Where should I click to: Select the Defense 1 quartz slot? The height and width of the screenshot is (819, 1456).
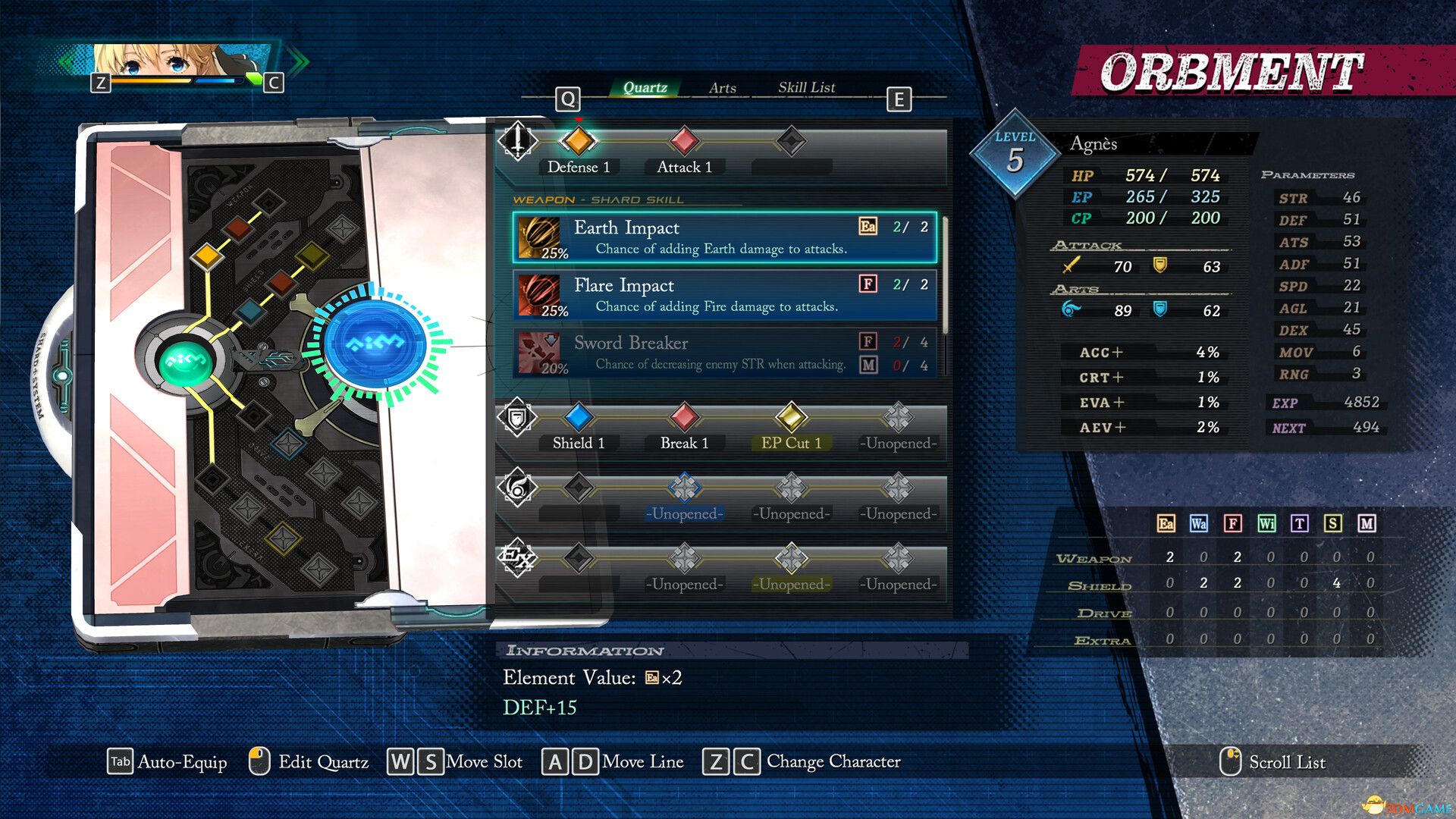pyautogui.click(x=579, y=140)
